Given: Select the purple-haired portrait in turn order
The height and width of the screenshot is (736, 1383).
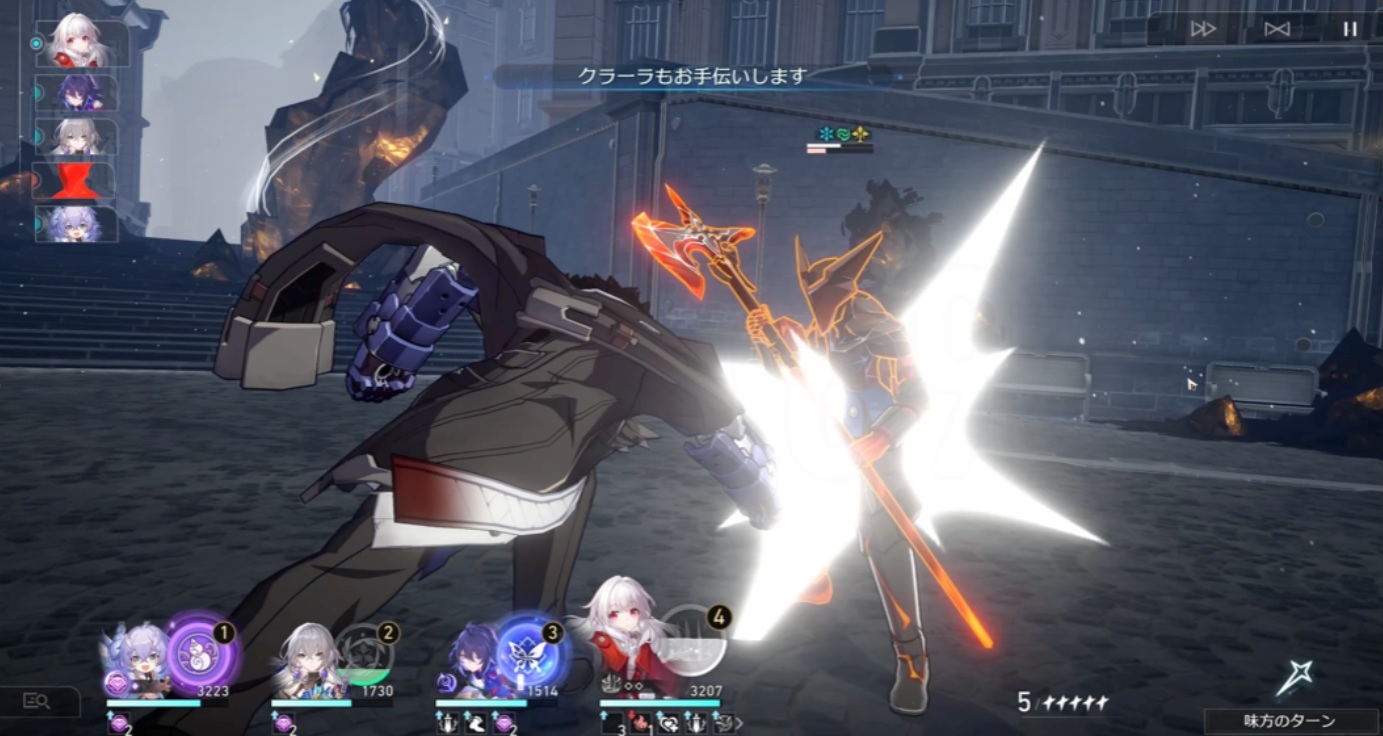Looking at the screenshot, I should tap(77, 93).
